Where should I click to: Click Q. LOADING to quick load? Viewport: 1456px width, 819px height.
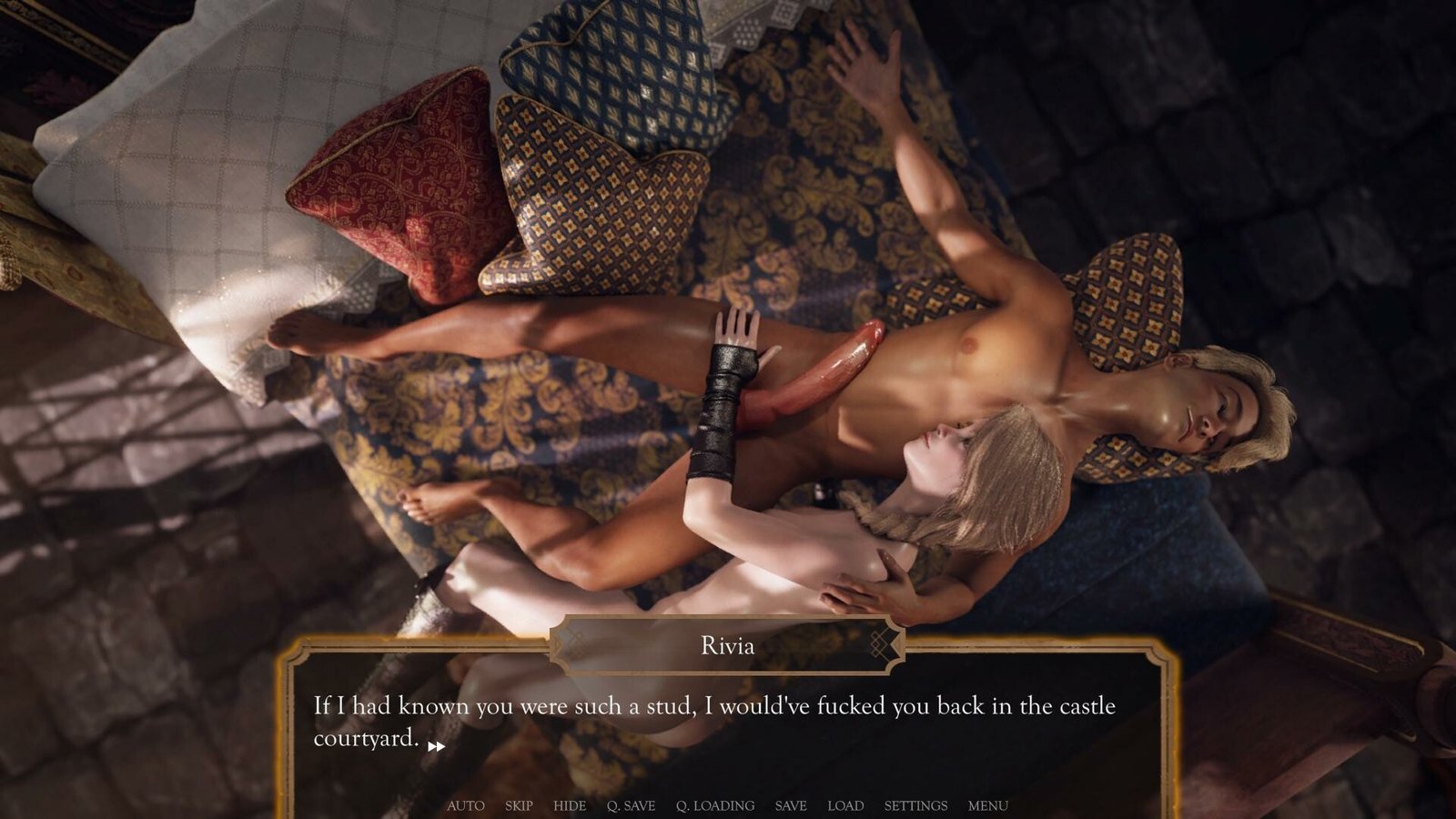pos(715,805)
